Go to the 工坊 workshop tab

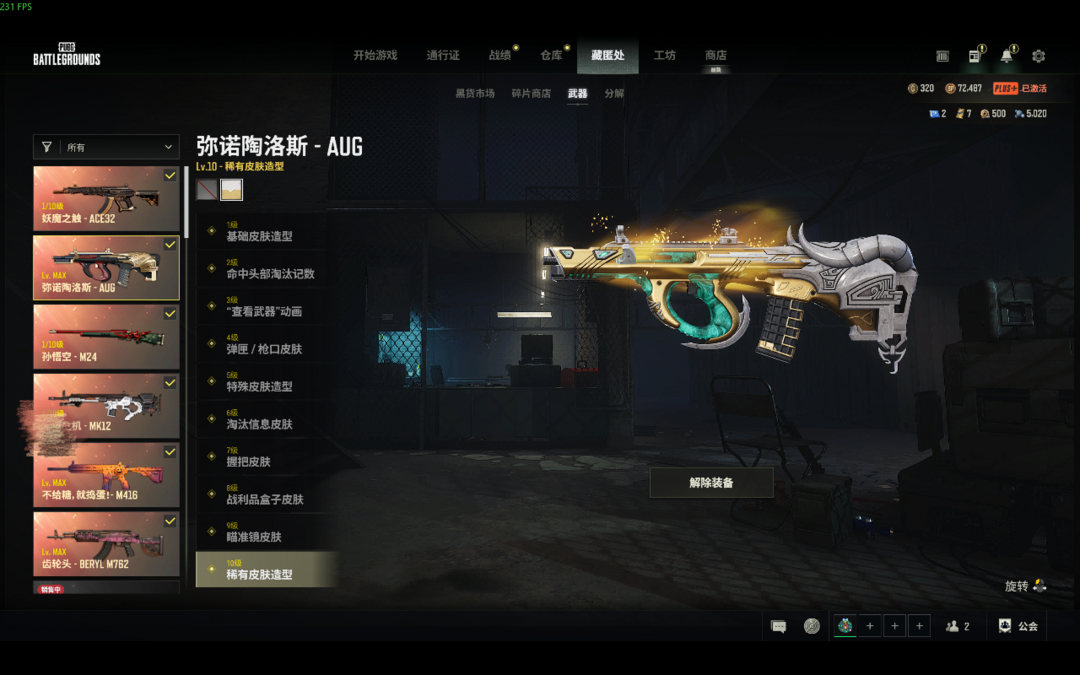[664, 56]
